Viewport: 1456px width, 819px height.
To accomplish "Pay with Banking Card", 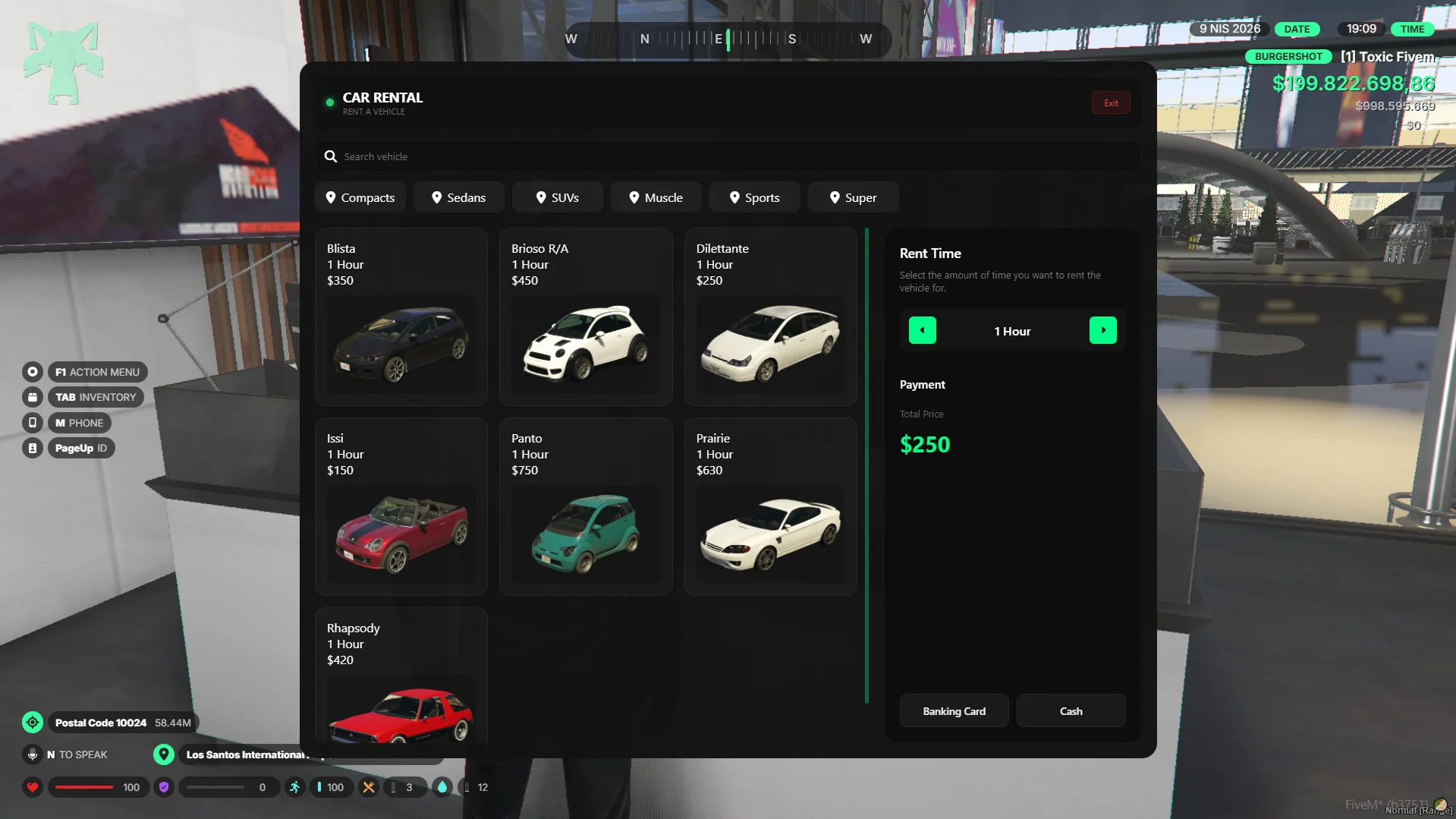I will pyautogui.click(x=954, y=711).
